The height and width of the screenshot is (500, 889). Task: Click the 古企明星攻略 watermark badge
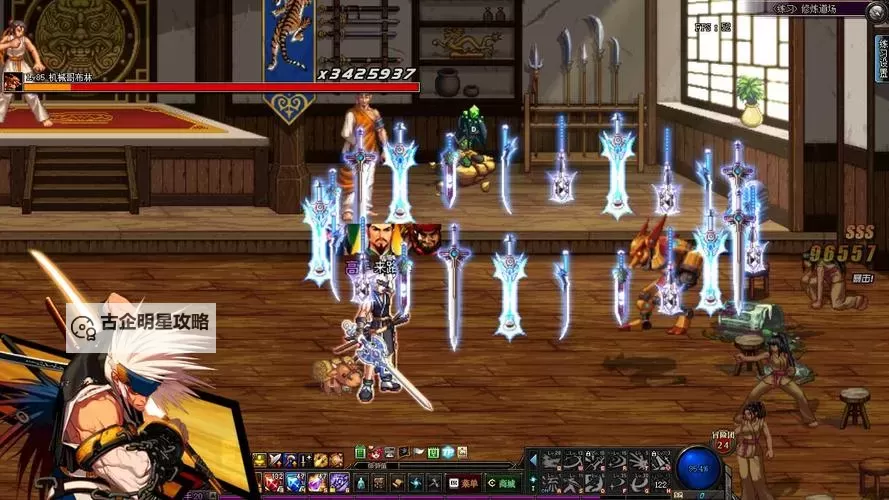[x=141, y=324]
